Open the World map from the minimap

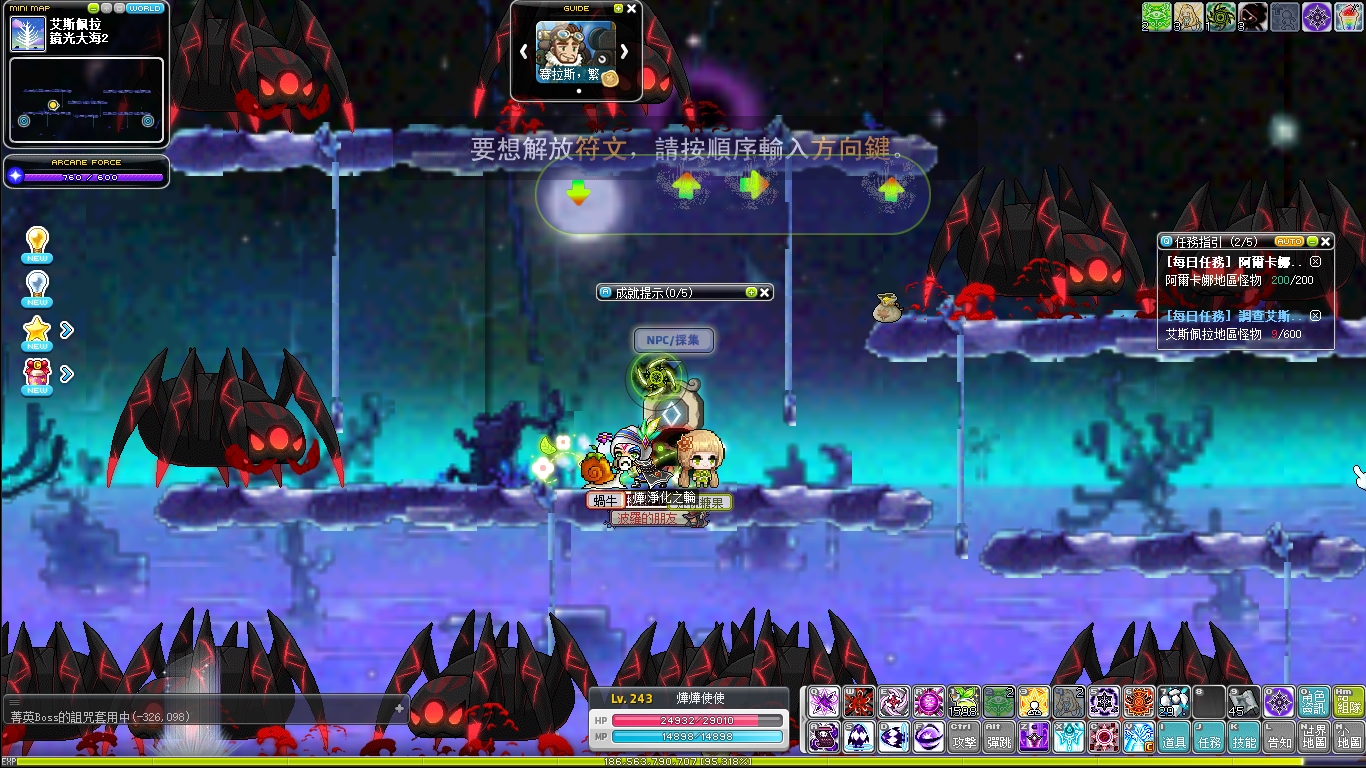145,8
